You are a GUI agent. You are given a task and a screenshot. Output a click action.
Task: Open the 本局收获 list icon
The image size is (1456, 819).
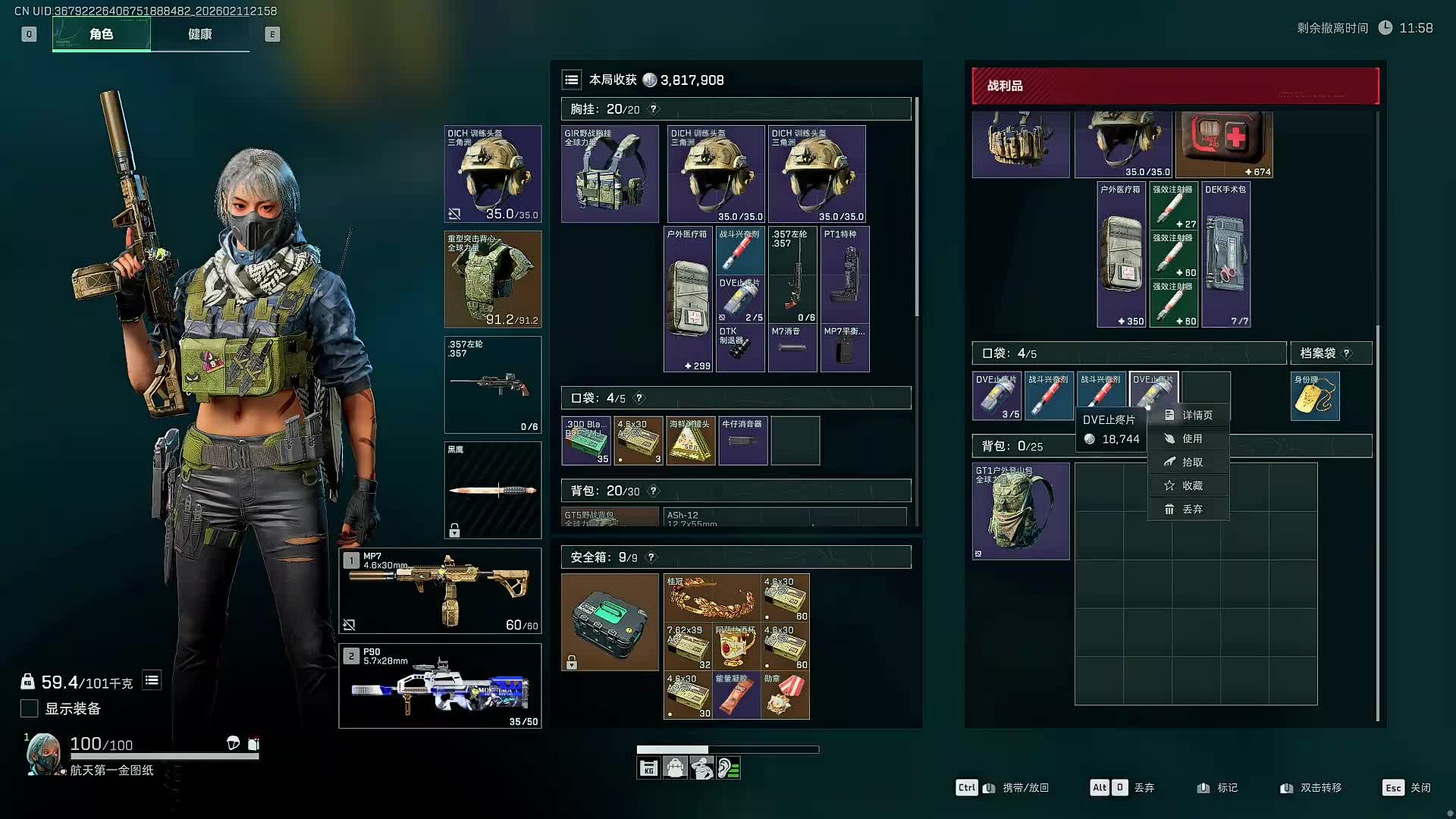[572, 80]
